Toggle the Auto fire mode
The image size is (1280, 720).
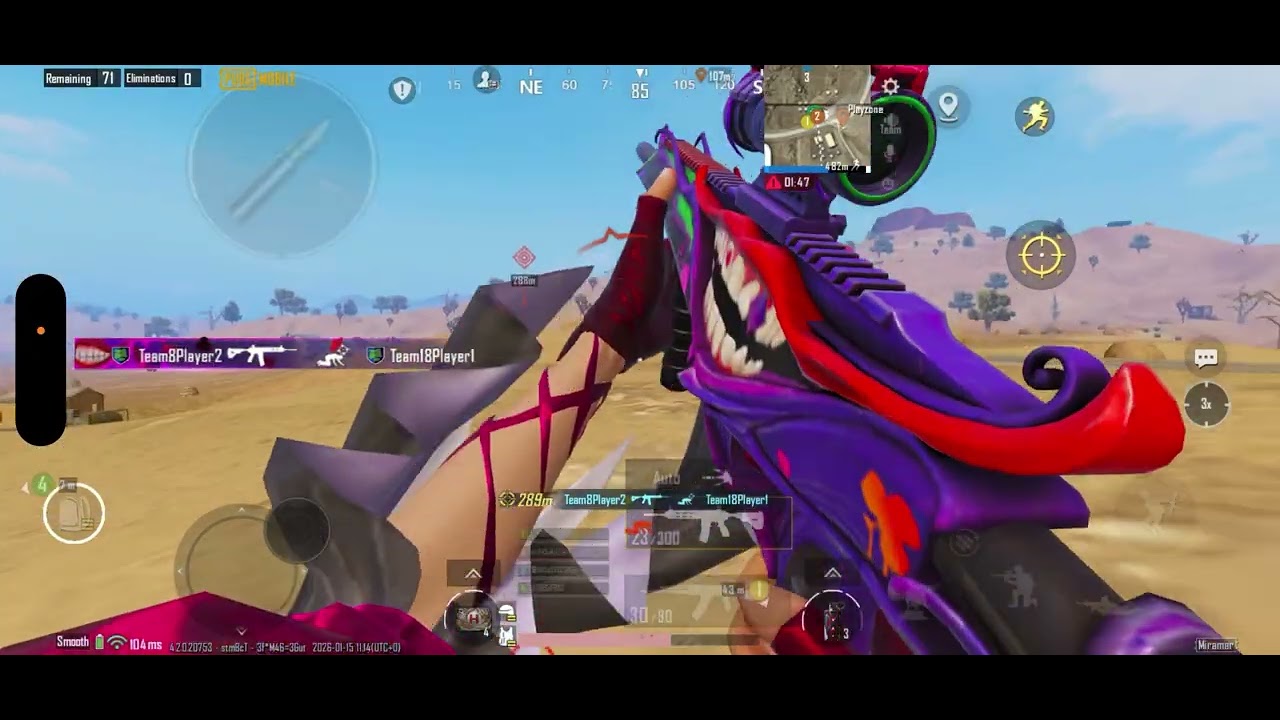click(666, 478)
